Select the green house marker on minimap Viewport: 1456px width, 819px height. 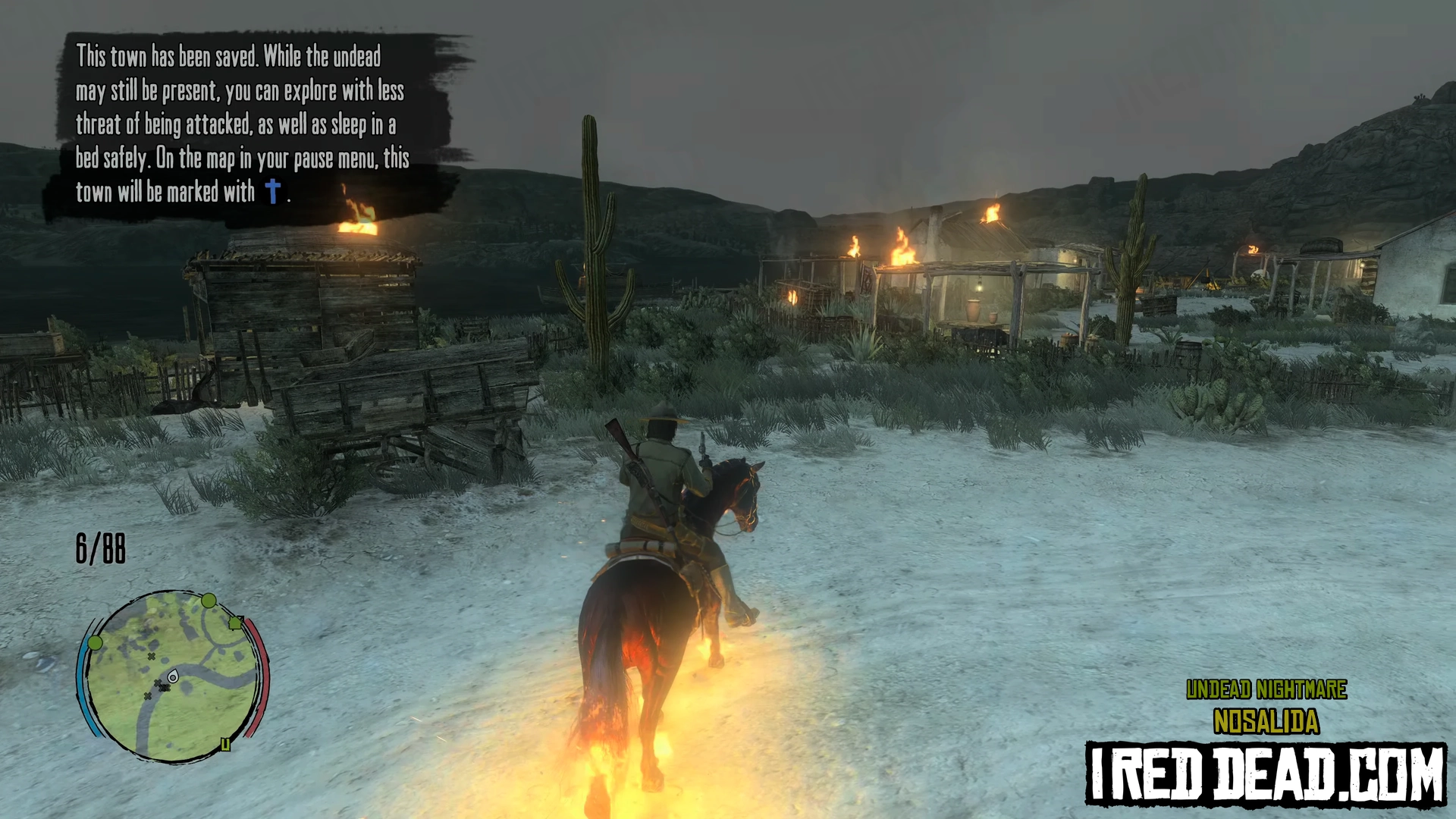point(235,623)
